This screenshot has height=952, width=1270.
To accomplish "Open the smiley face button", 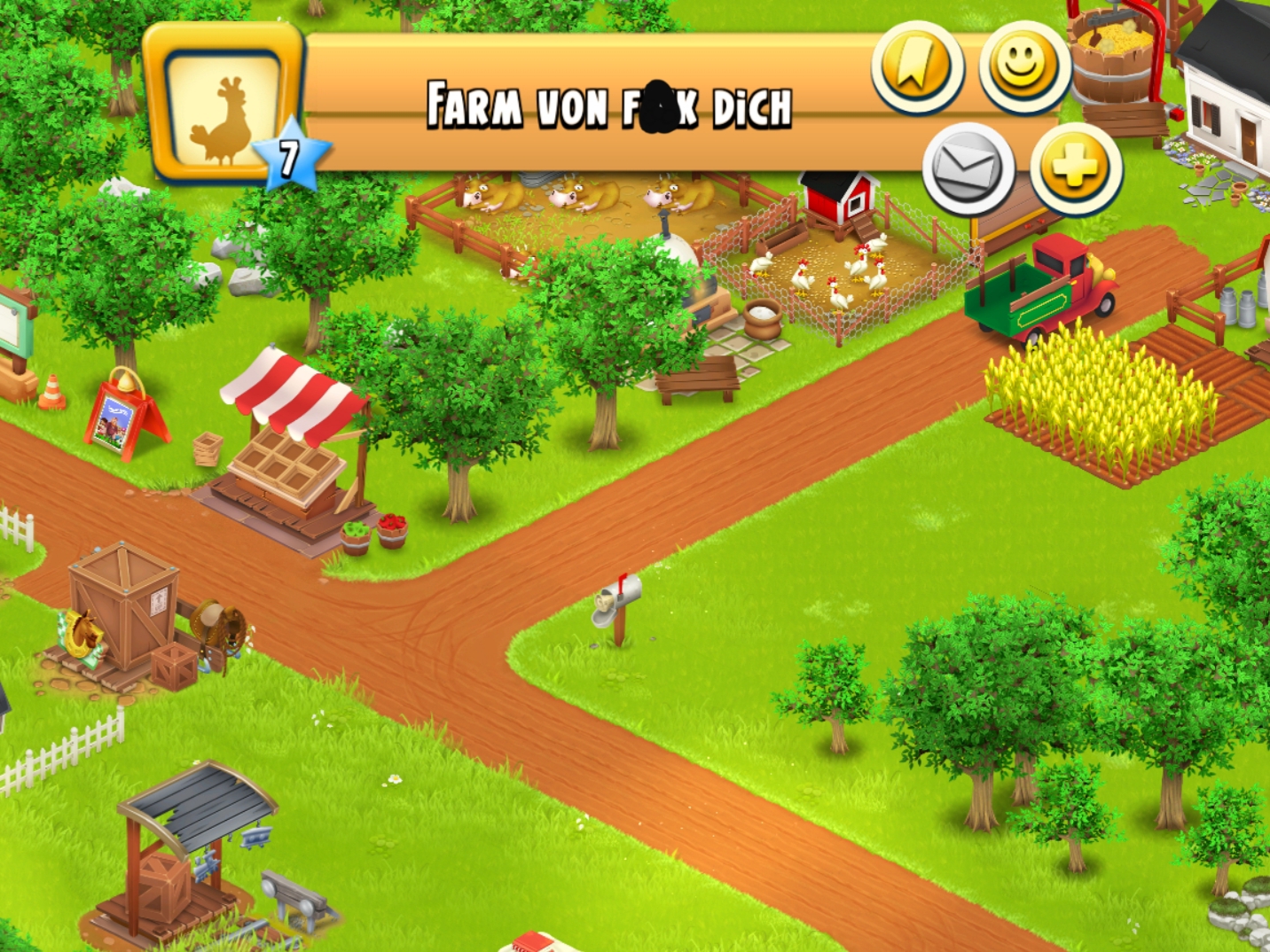I will coord(1023,66).
